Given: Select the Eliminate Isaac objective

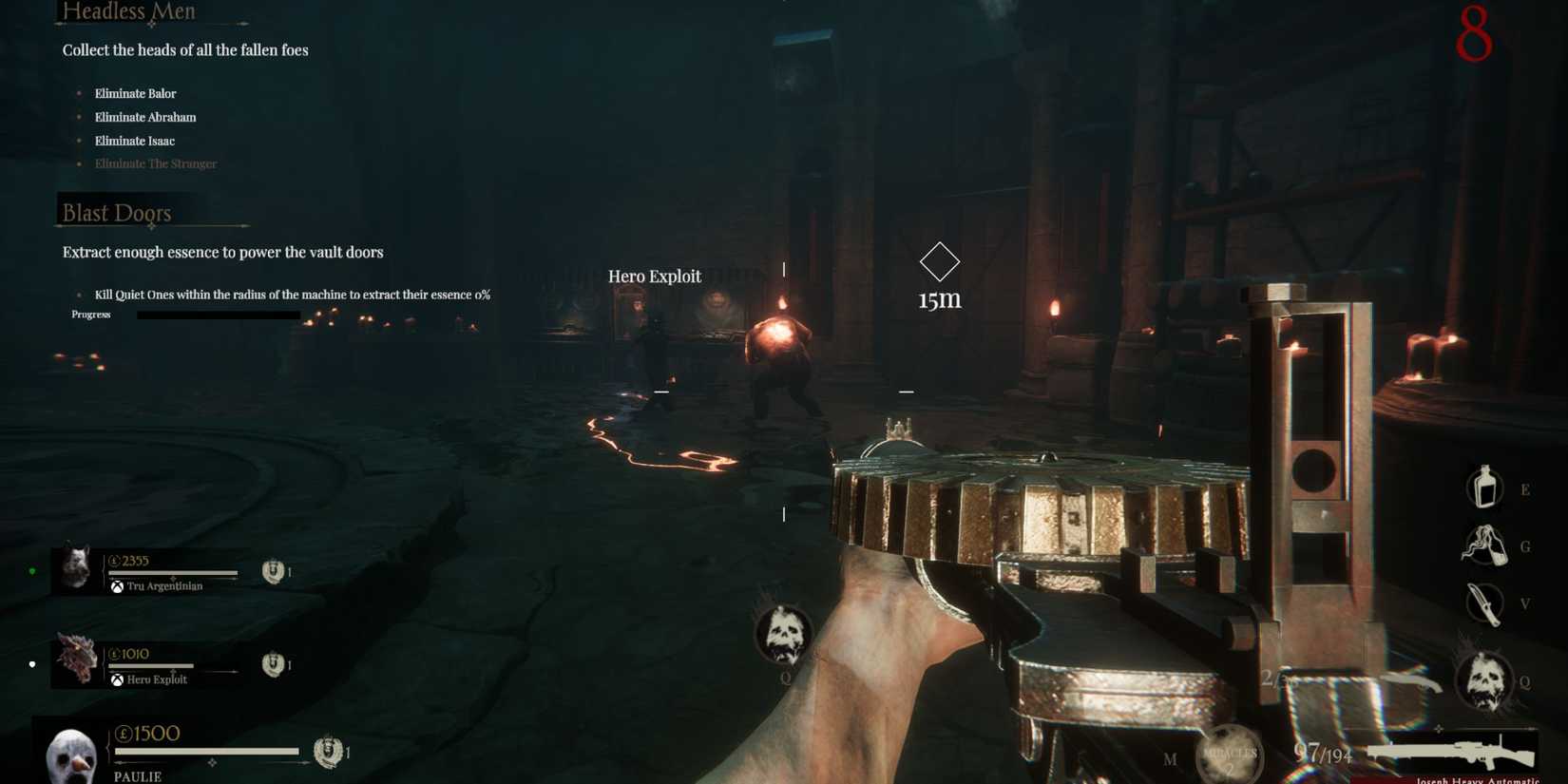Looking at the screenshot, I should 134,140.
